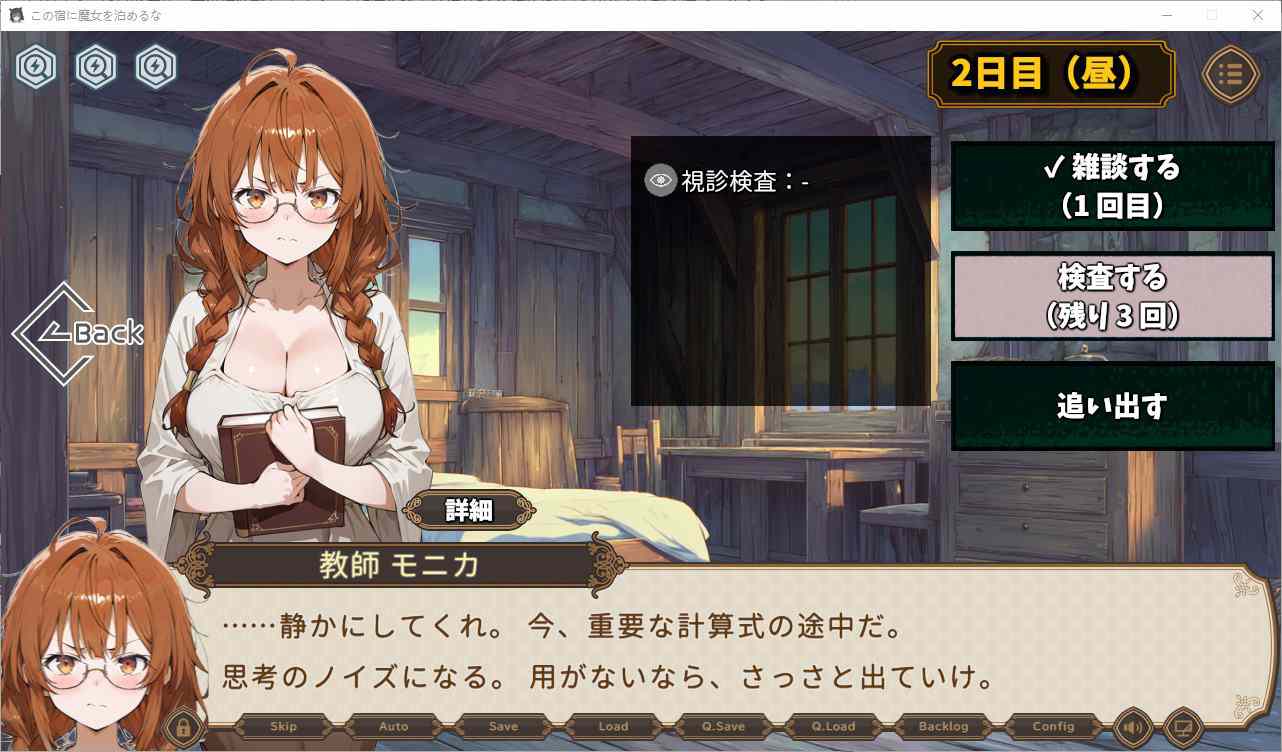This screenshot has height=752, width=1282.
Task: Toggle the padlock icon by the dialogue box
Action: [x=183, y=727]
